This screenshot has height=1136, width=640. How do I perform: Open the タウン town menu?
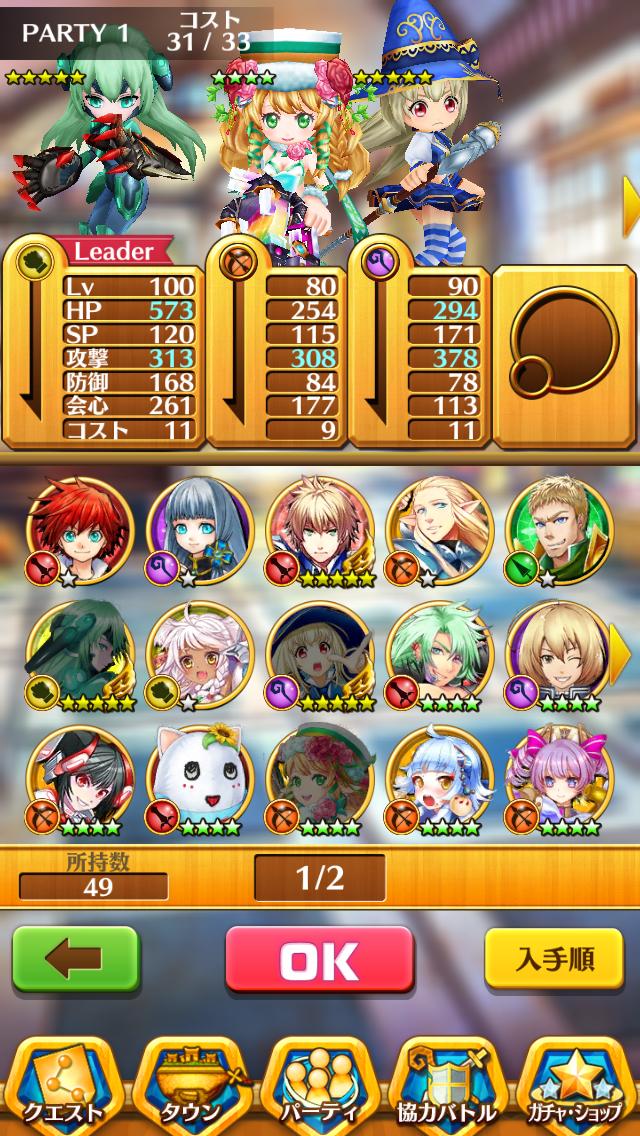tap(191, 1084)
